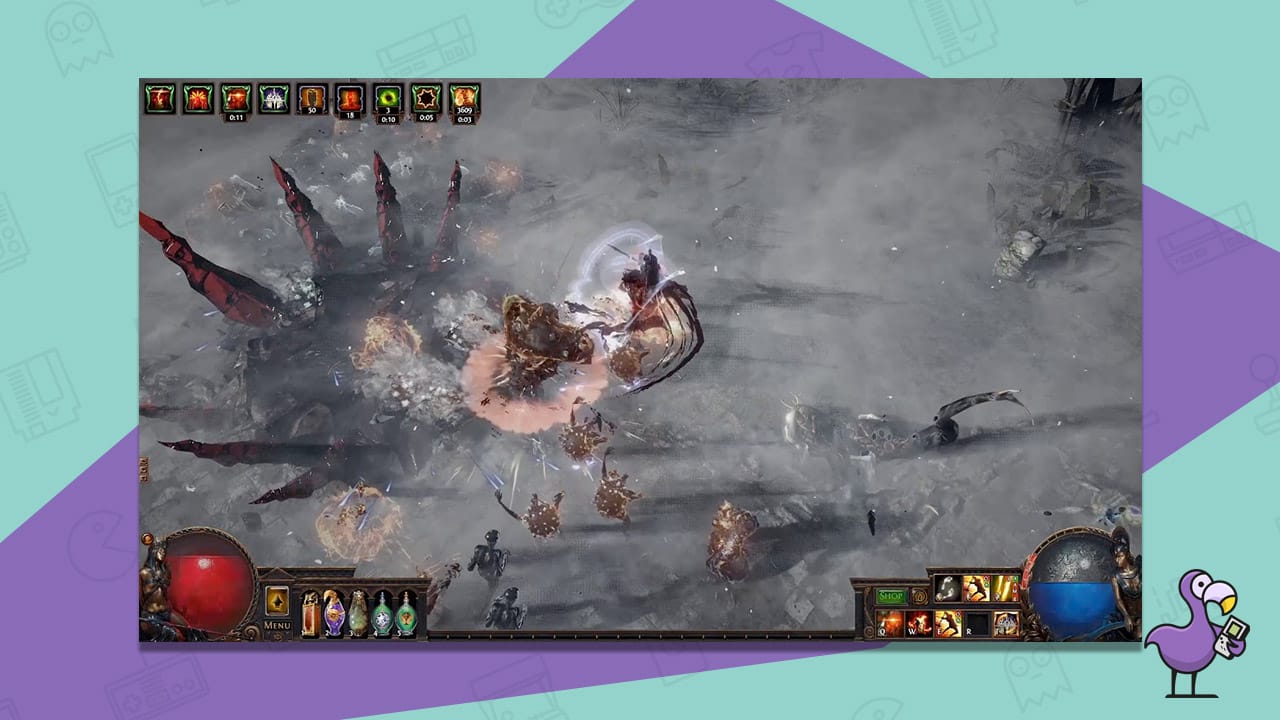
Task: Click the coin currency icon beside SHOP
Action: pos(920,595)
